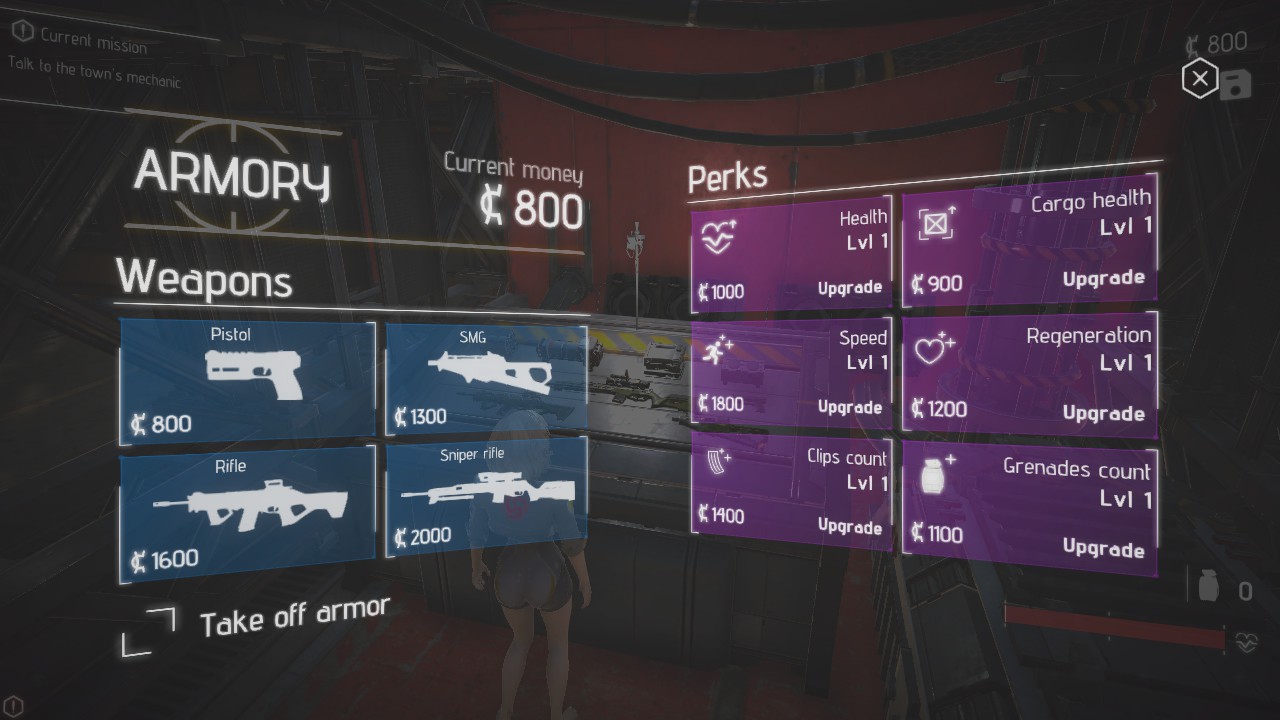Close the Armory menu

(x=1199, y=79)
